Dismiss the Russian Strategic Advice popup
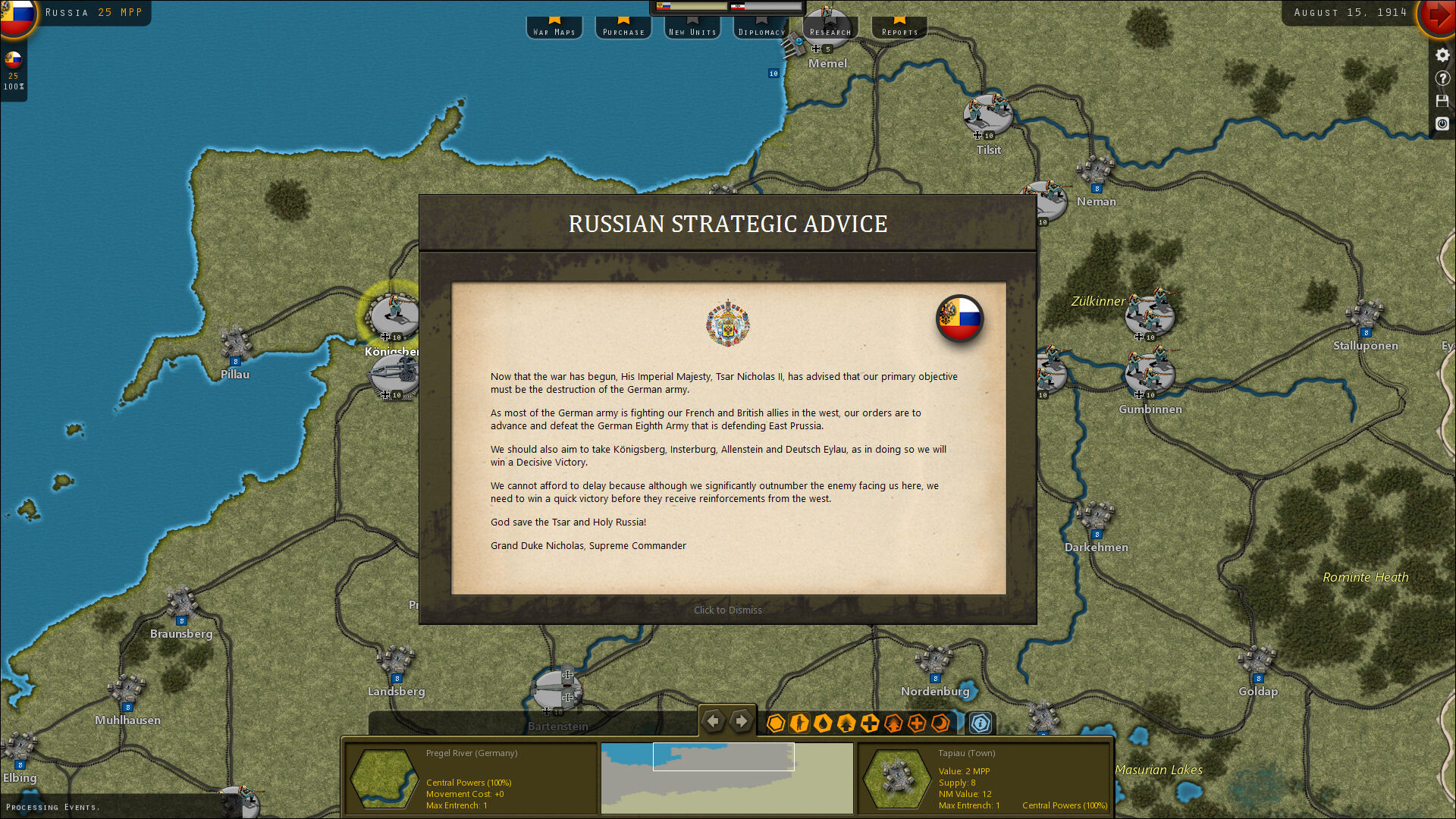 click(726, 610)
